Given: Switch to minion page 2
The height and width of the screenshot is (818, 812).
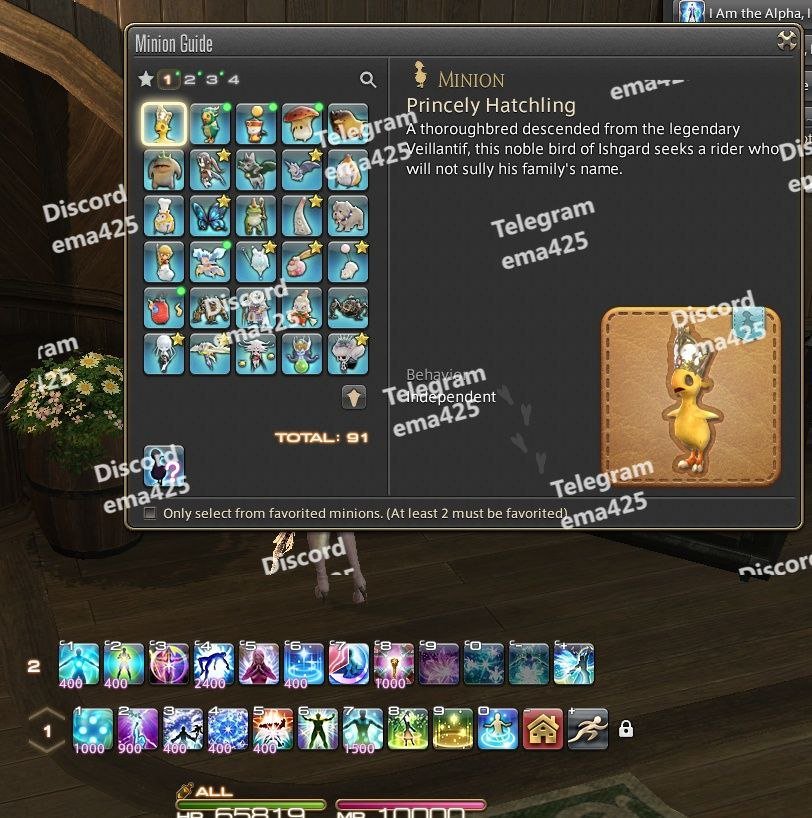Looking at the screenshot, I should tap(189, 79).
